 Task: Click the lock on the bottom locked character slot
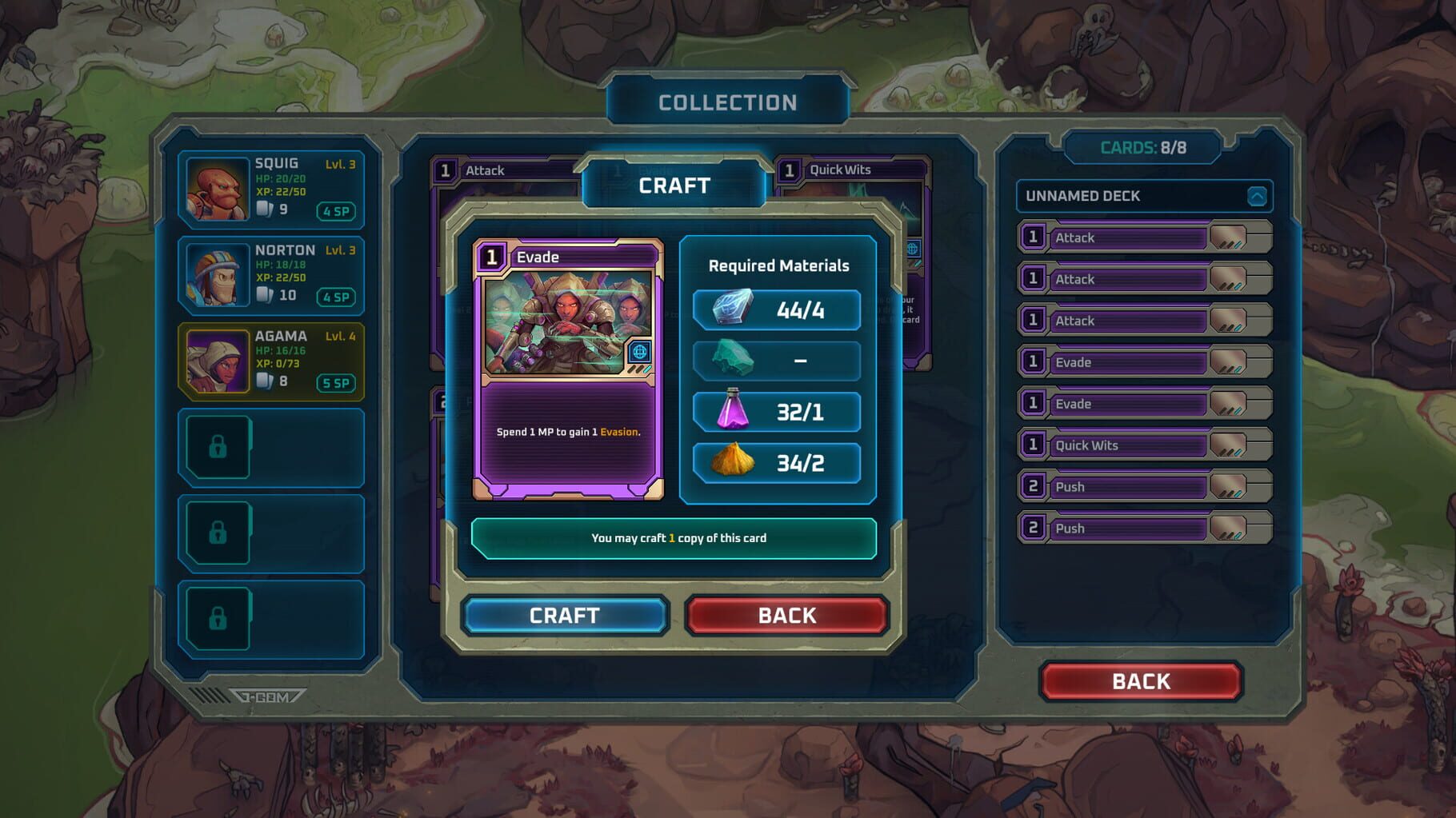tap(220, 618)
